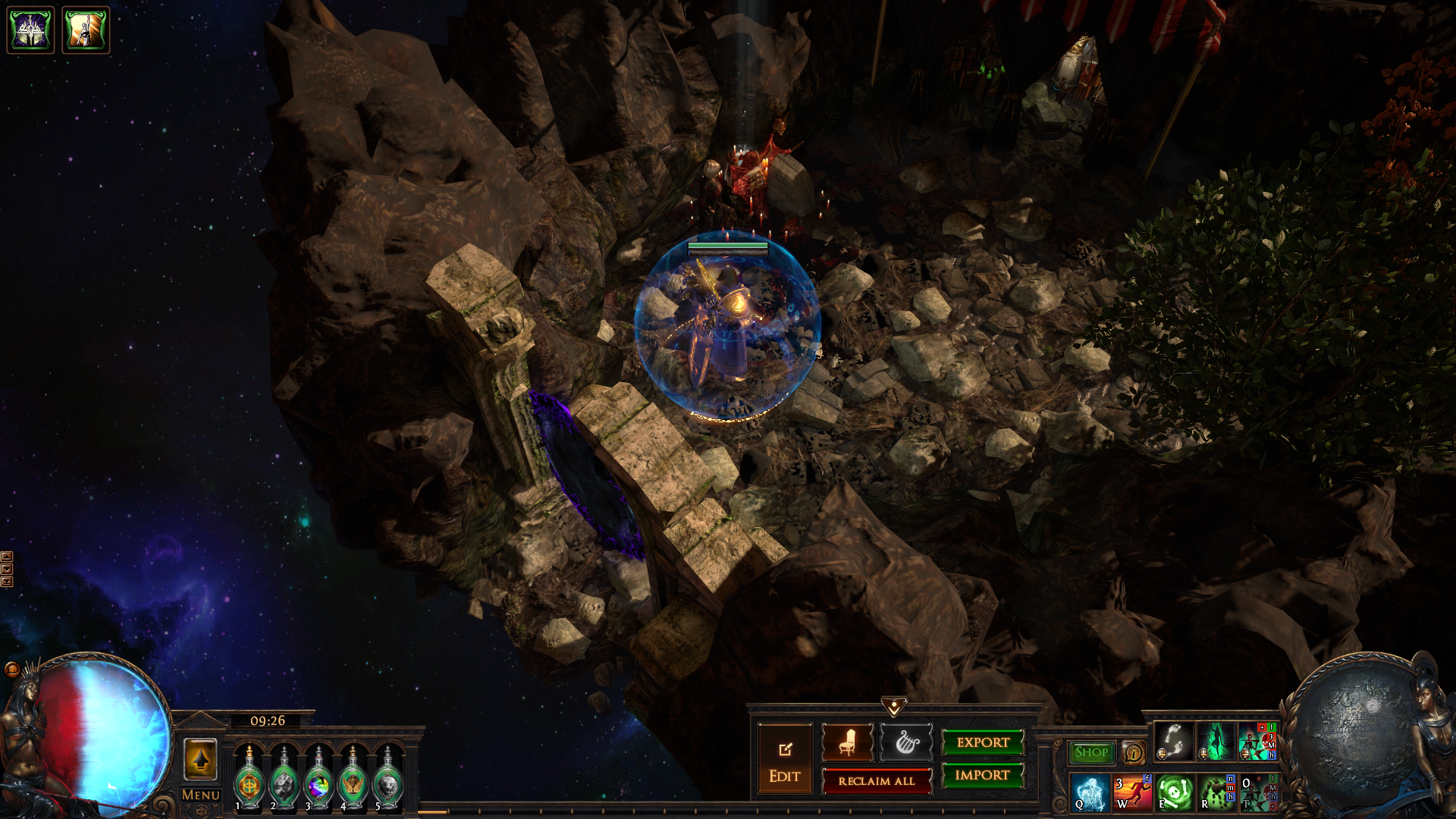
Task: Use the flask in slot 1
Action: click(249, 780)
